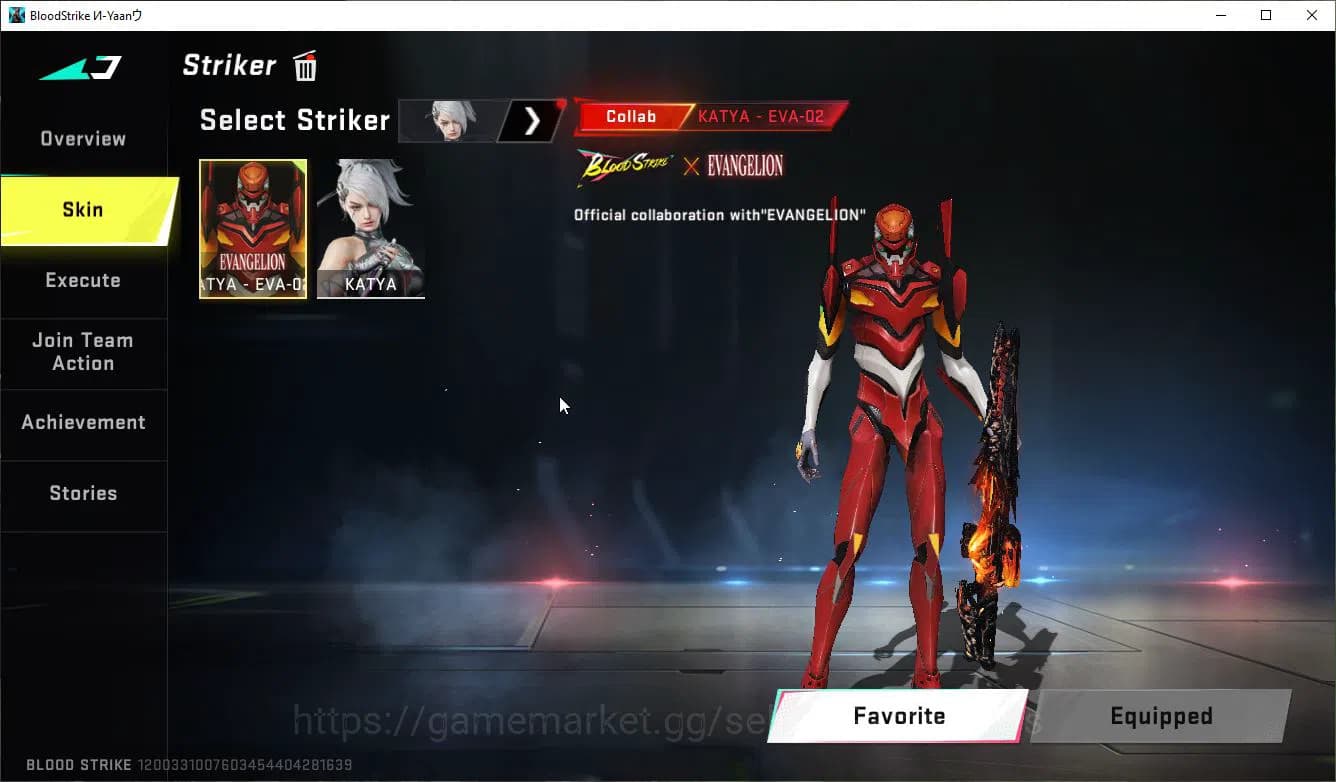Click the striker portrait next to Select Striker

tap(449, 120)
